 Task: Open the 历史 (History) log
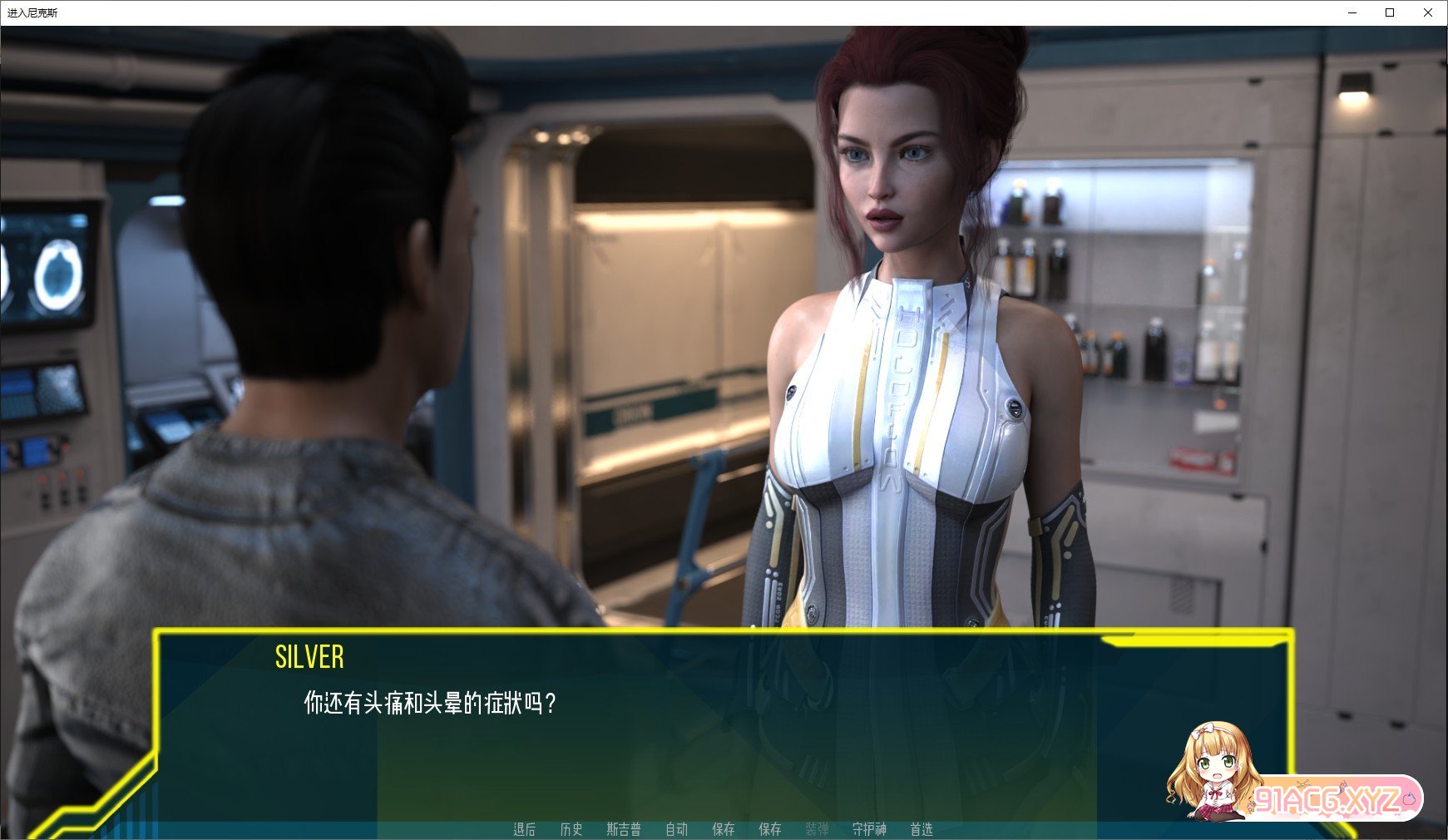[571, 829]
